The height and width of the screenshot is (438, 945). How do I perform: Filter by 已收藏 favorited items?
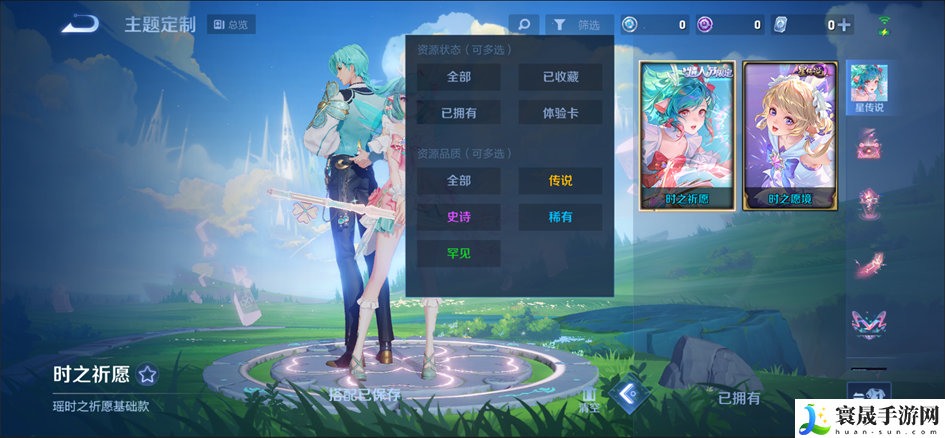pyautogui.click(x=560, y=77)
